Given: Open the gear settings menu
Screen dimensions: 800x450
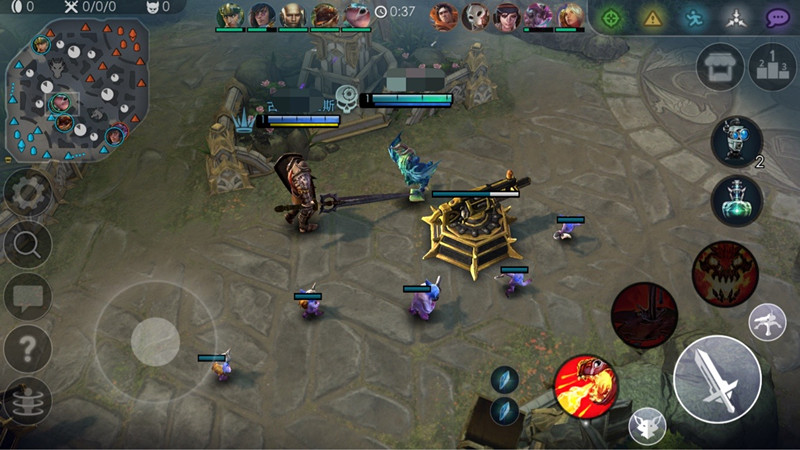Looking at the screenshot, I should [27, 192].
